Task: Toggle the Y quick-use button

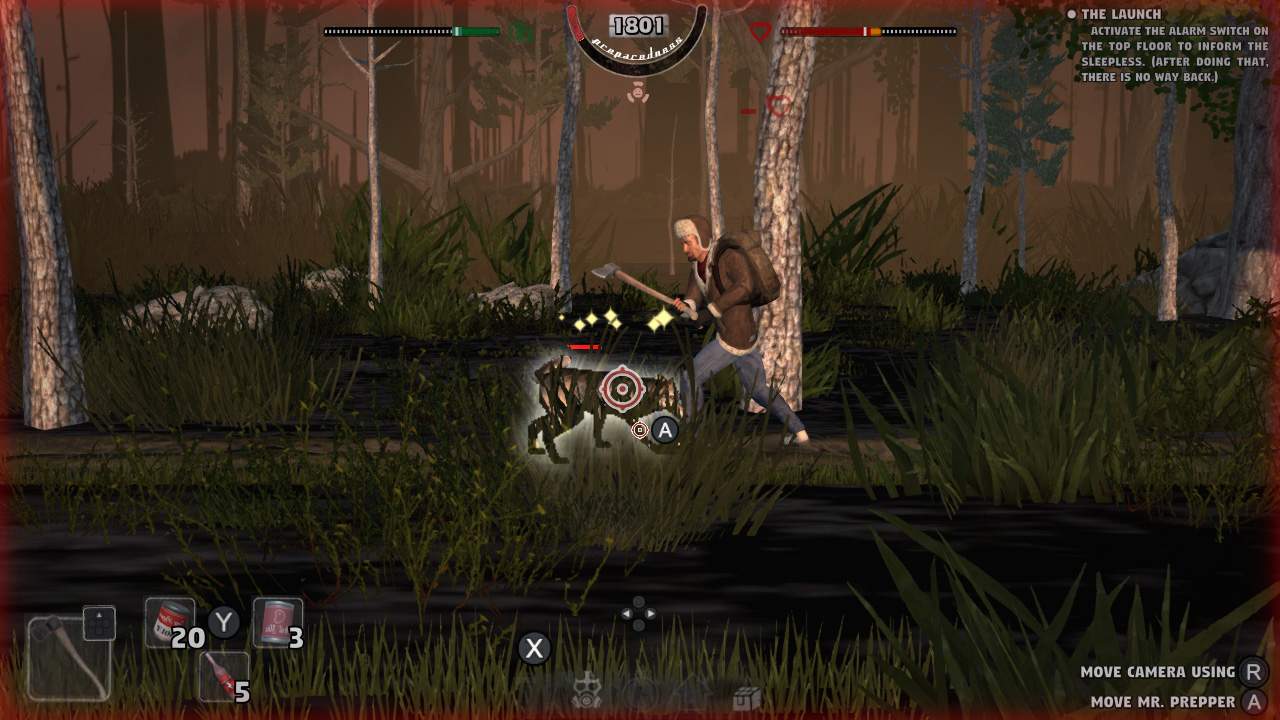Action: click(225, 622)
